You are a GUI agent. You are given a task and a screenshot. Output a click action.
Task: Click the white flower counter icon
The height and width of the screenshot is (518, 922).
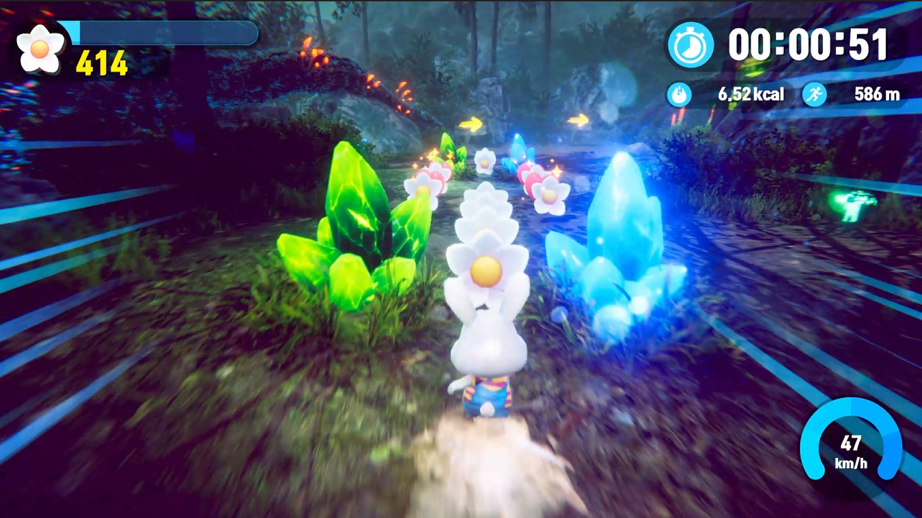(41, 48)
